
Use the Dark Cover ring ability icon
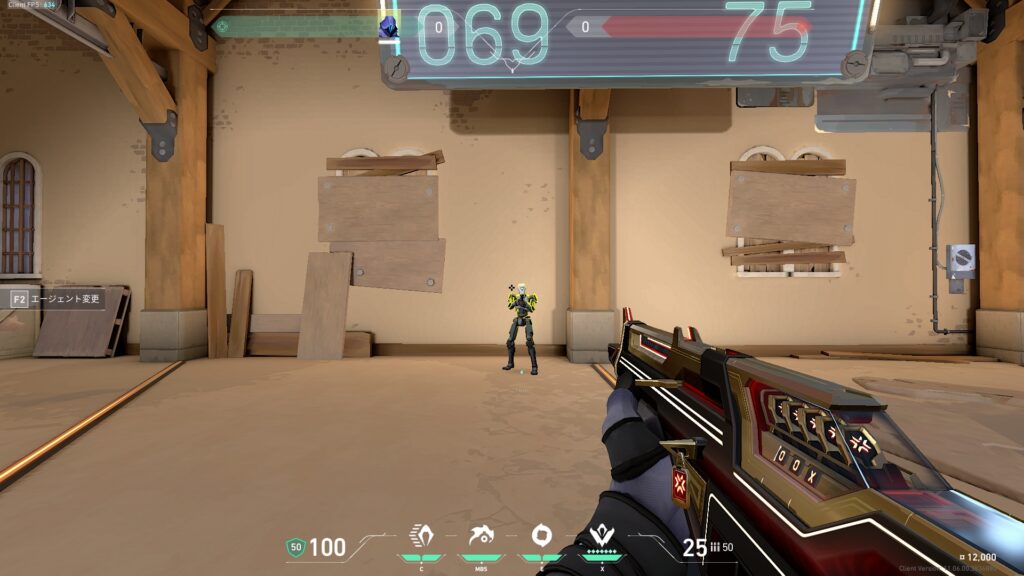point(541,535)
